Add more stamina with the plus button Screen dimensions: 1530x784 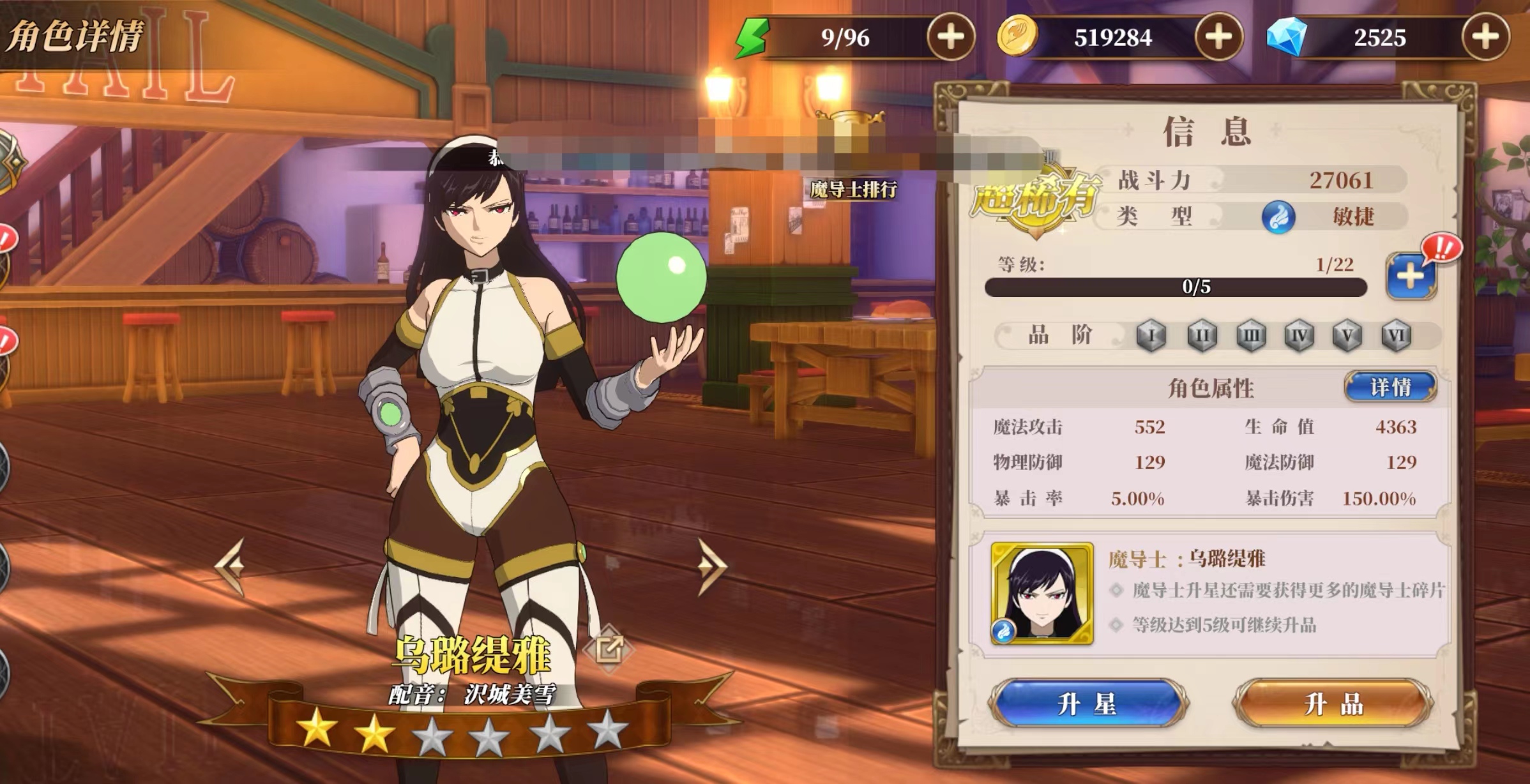click(950, 37)
